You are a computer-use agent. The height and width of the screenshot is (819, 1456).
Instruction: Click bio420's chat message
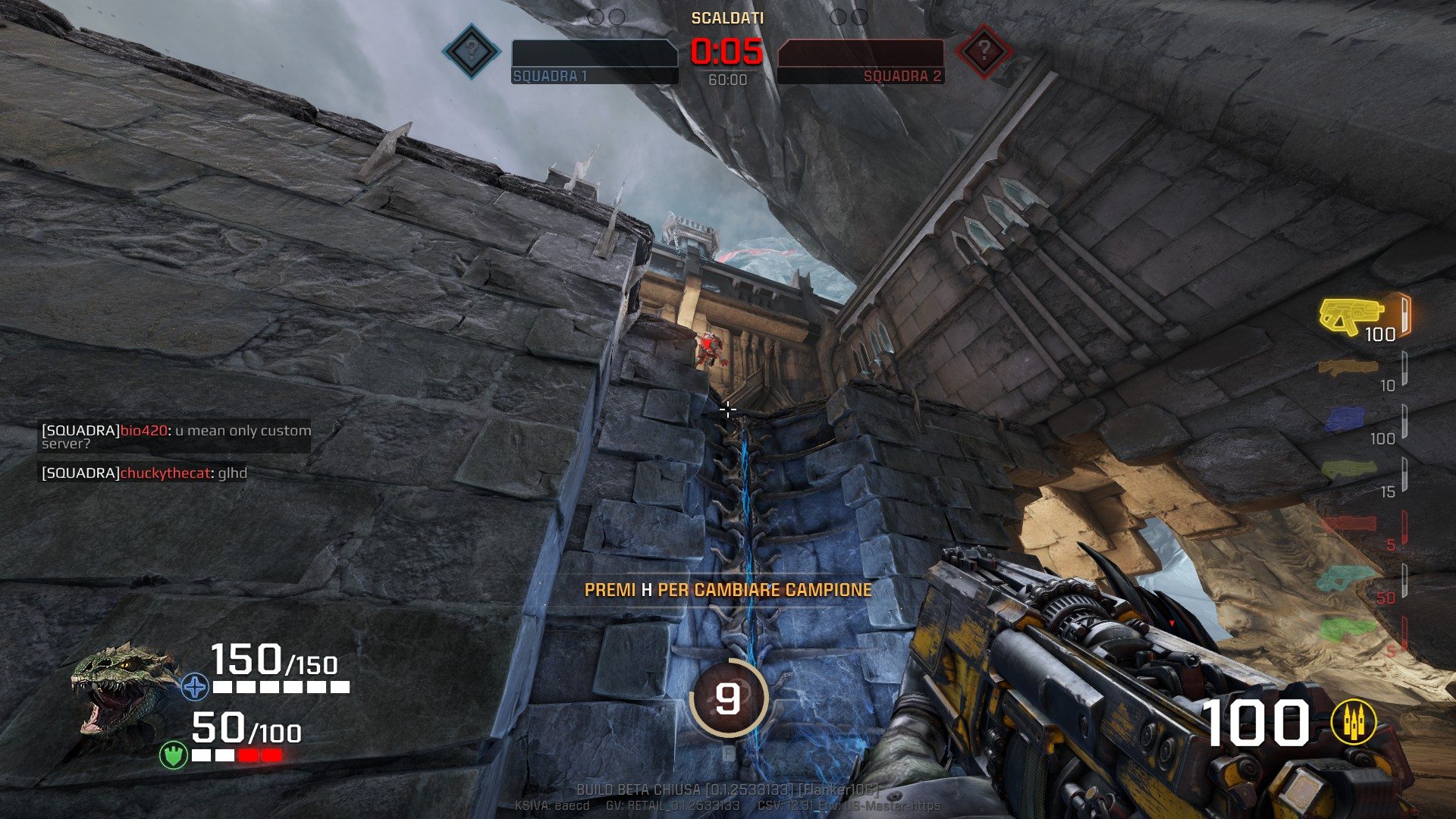click(x=176, y=437)
